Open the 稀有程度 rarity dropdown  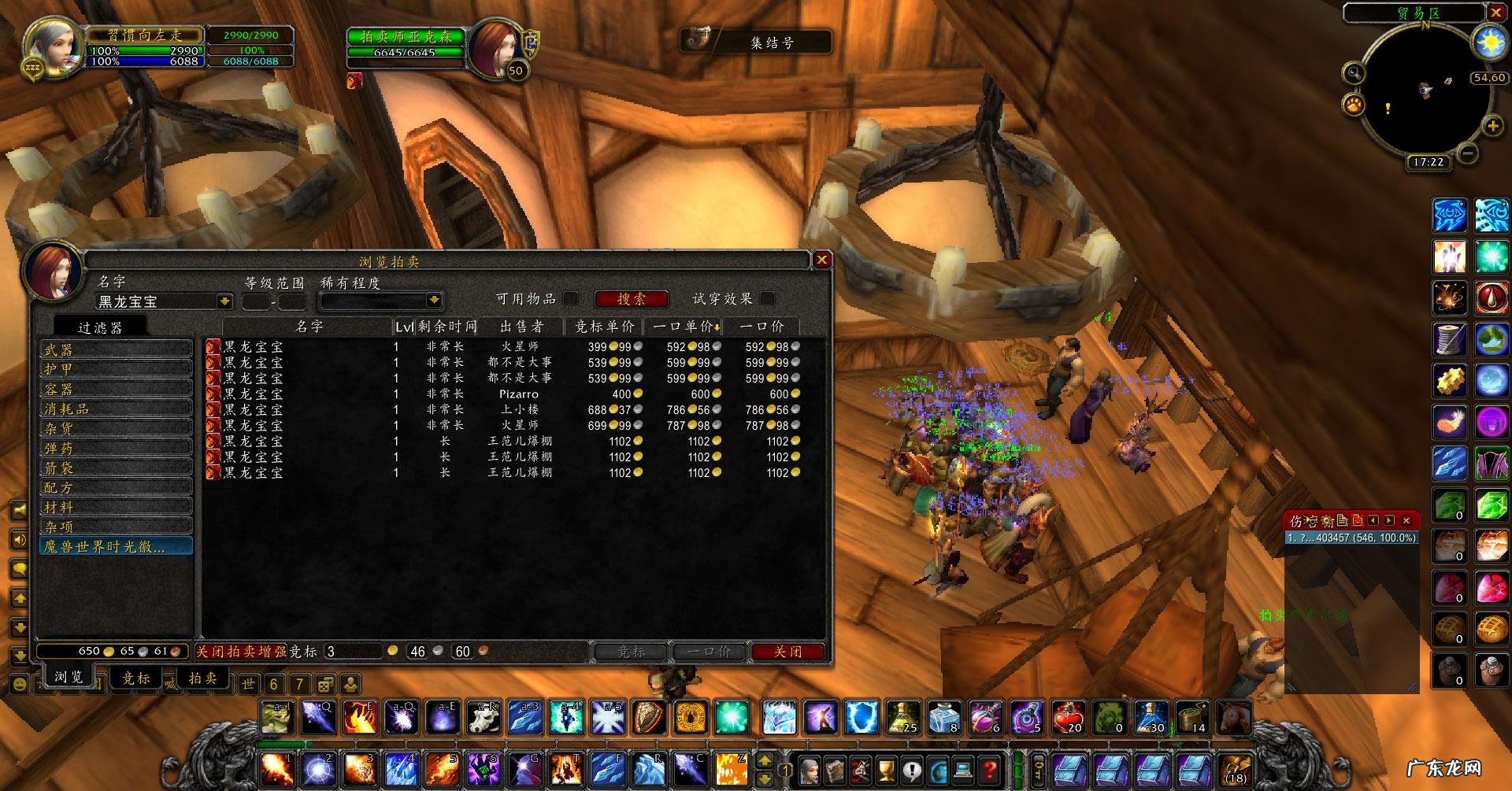[x=433, y=301]
